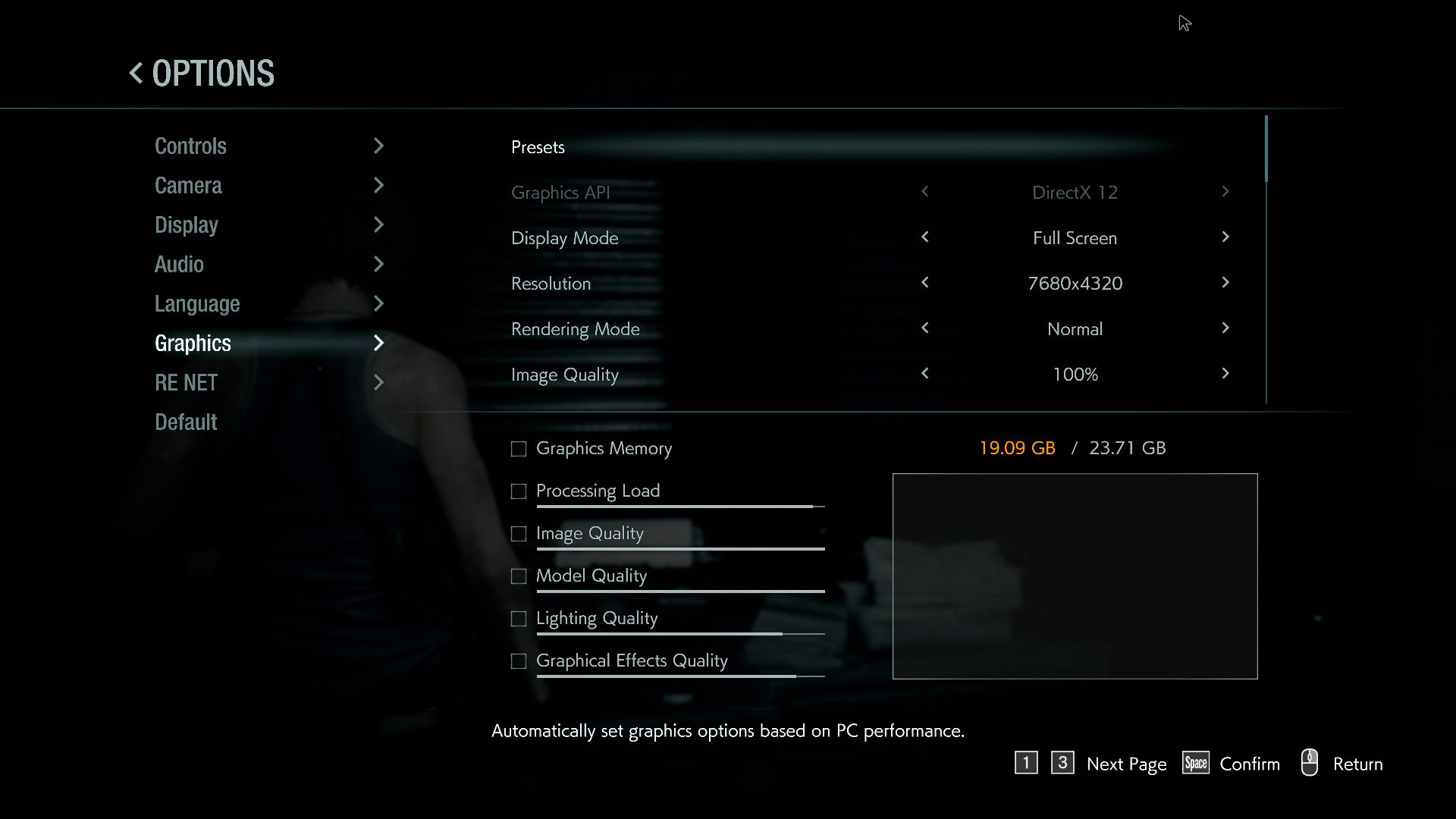Viewport: 1456px width, 819px height.
Task: Toggle the Model Quality checkbox
Action: click(x=519, y=576)
